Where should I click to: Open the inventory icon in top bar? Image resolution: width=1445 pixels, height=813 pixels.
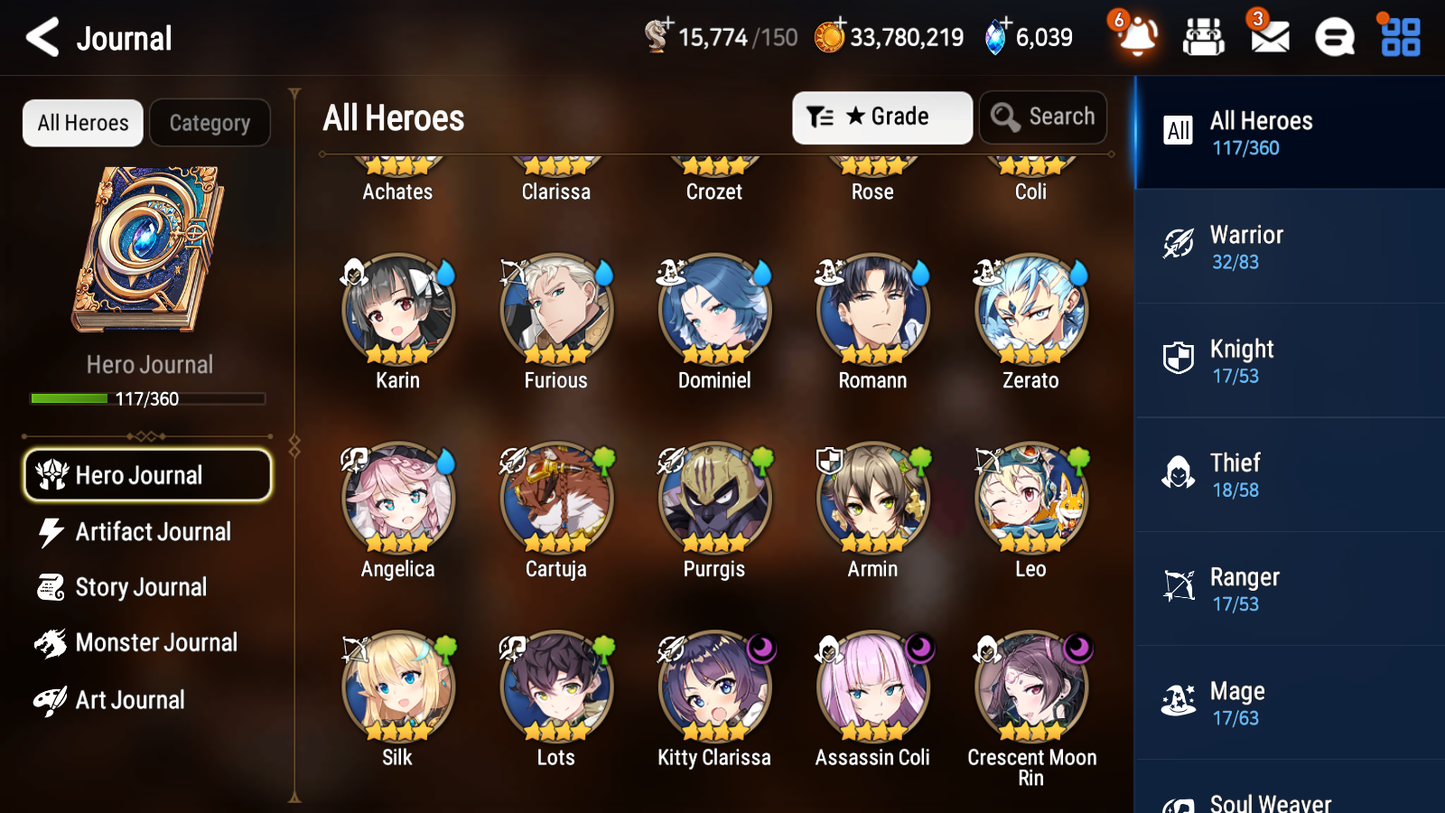click(1203, 36)
